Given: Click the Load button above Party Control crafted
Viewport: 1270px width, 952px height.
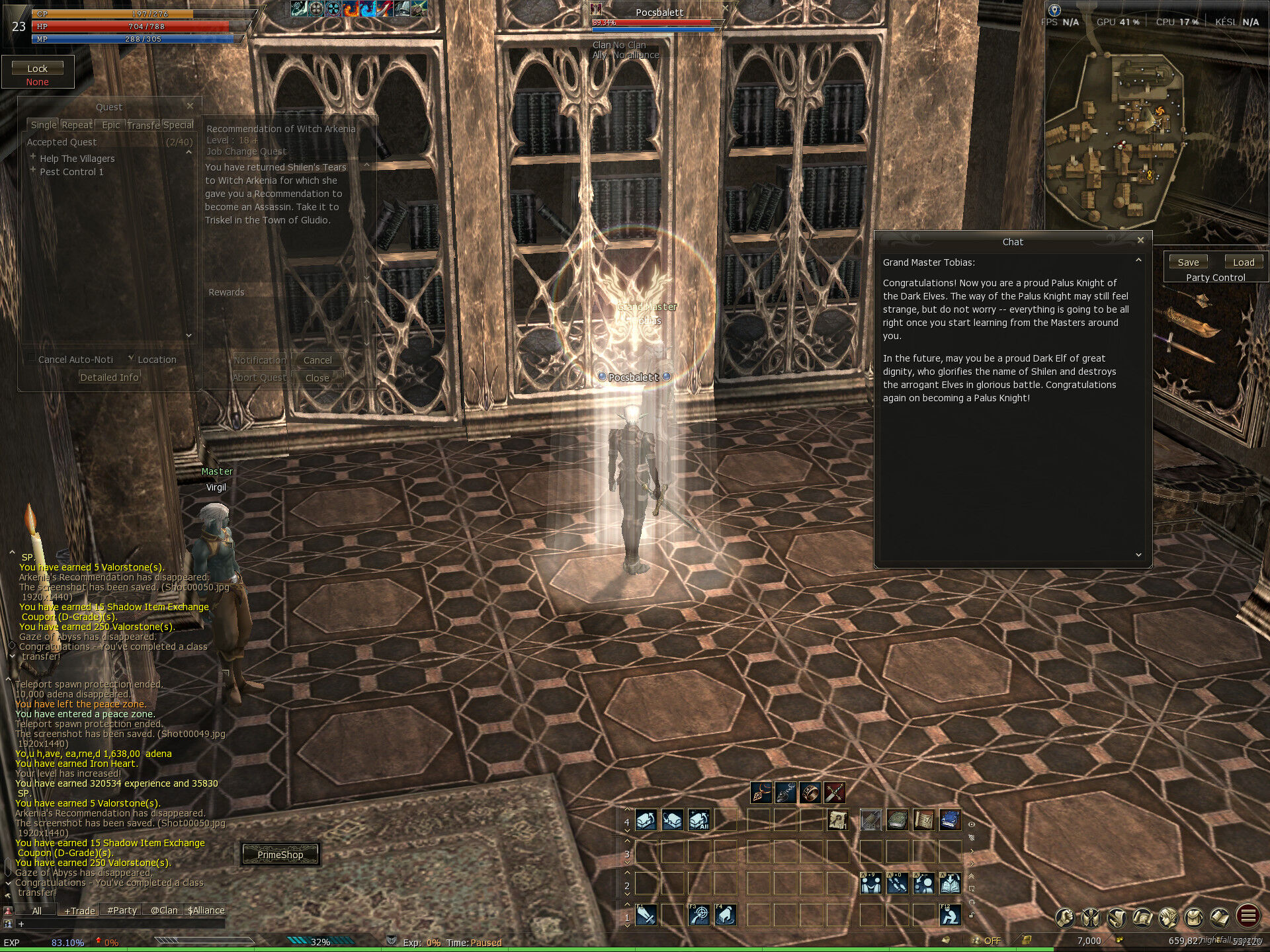Looking at the screenshot, I should [1244, 262].
